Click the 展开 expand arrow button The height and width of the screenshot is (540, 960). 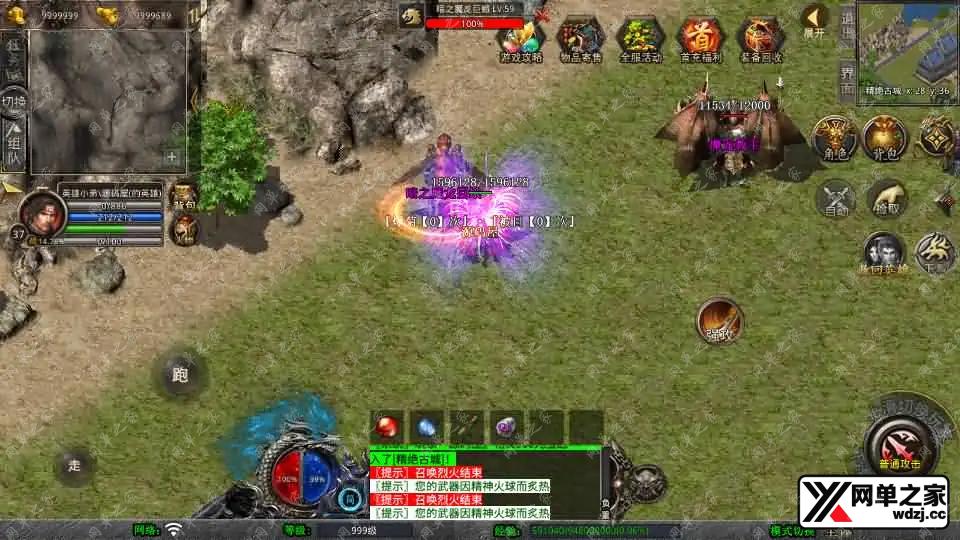[815, 20]
